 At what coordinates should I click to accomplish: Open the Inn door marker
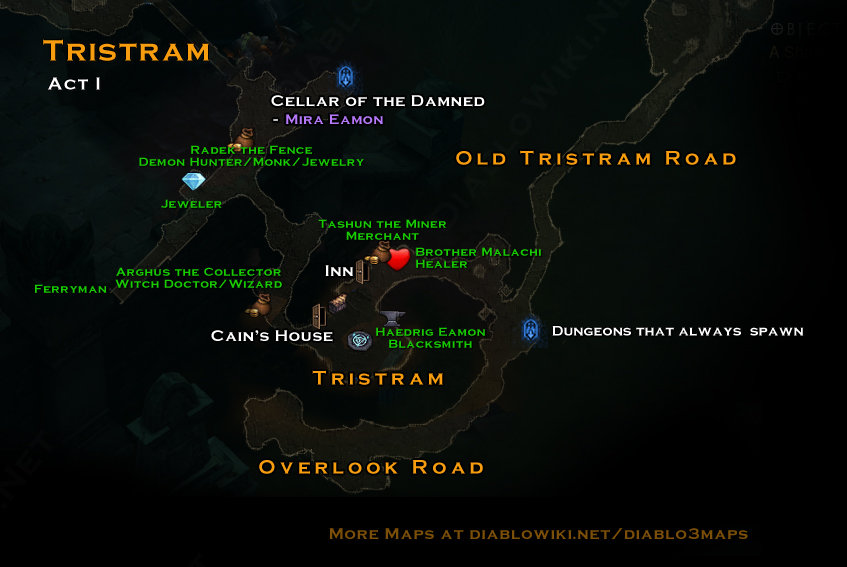(361, 270)
